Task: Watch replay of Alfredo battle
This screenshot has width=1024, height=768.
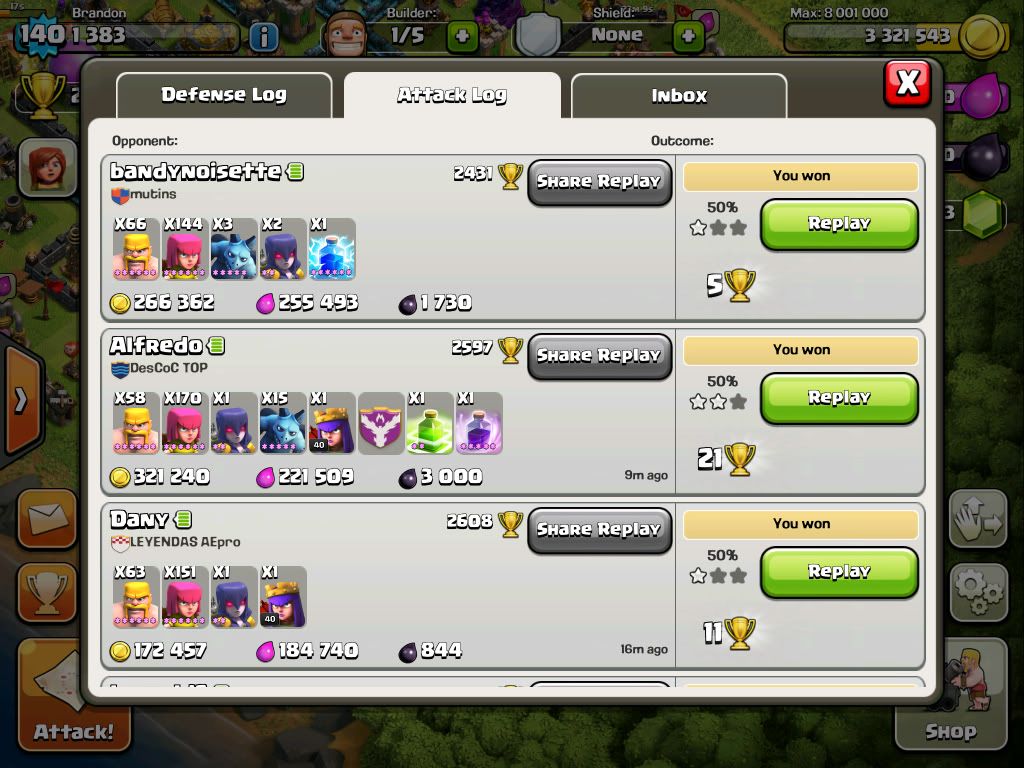Action: coord(839,398)
